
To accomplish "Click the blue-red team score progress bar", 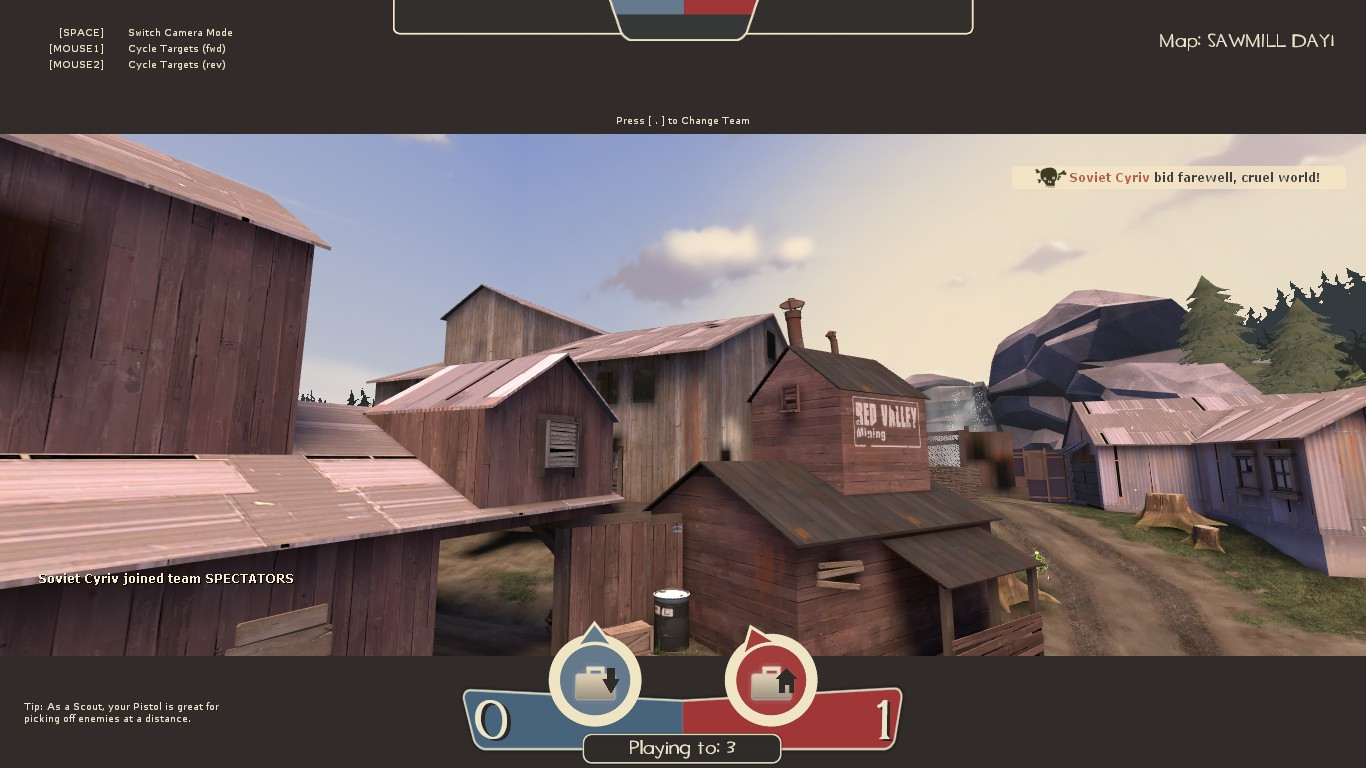I will click(683, 714).
